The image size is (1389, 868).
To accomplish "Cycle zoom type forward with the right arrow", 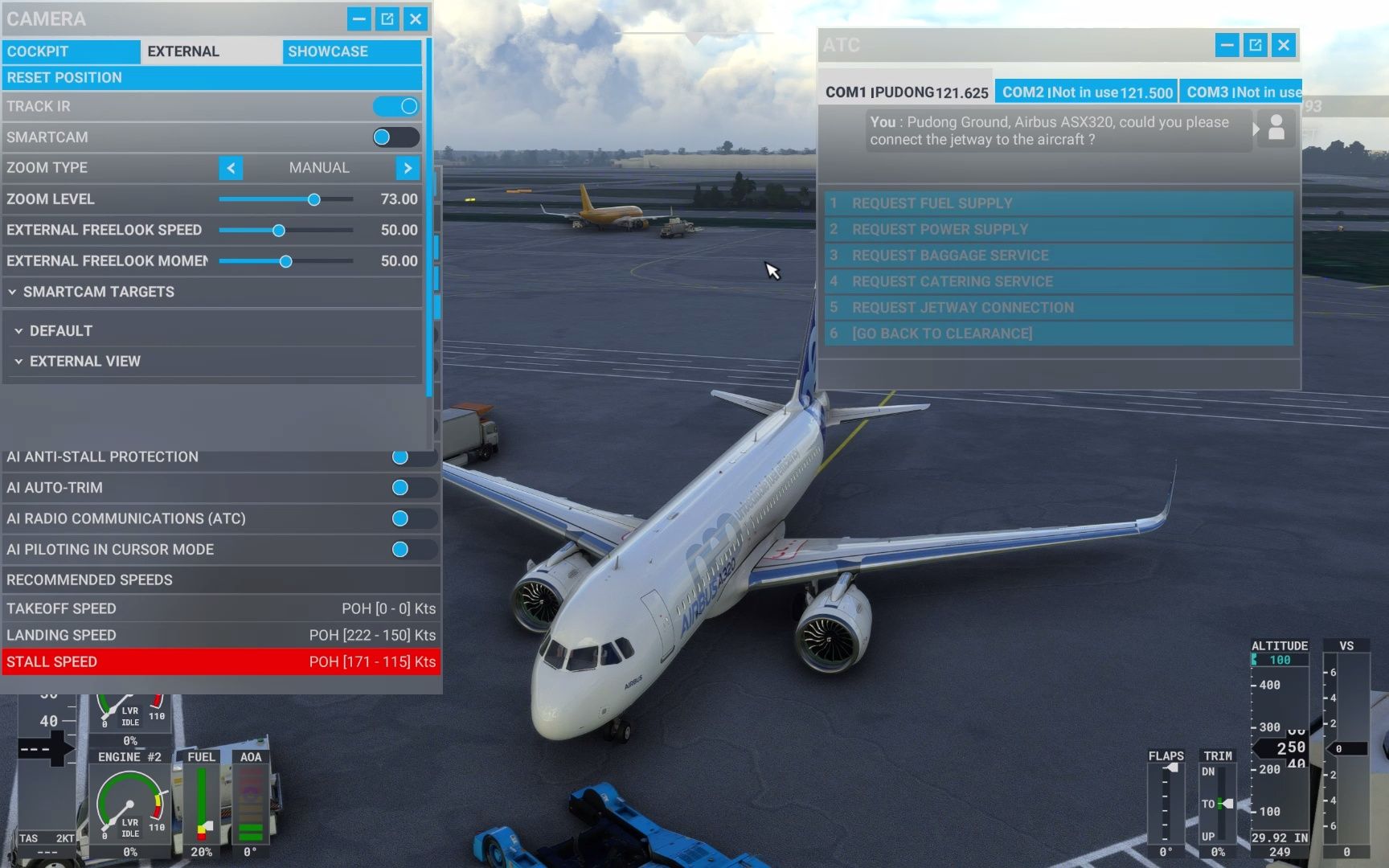I will click(408, 168).
